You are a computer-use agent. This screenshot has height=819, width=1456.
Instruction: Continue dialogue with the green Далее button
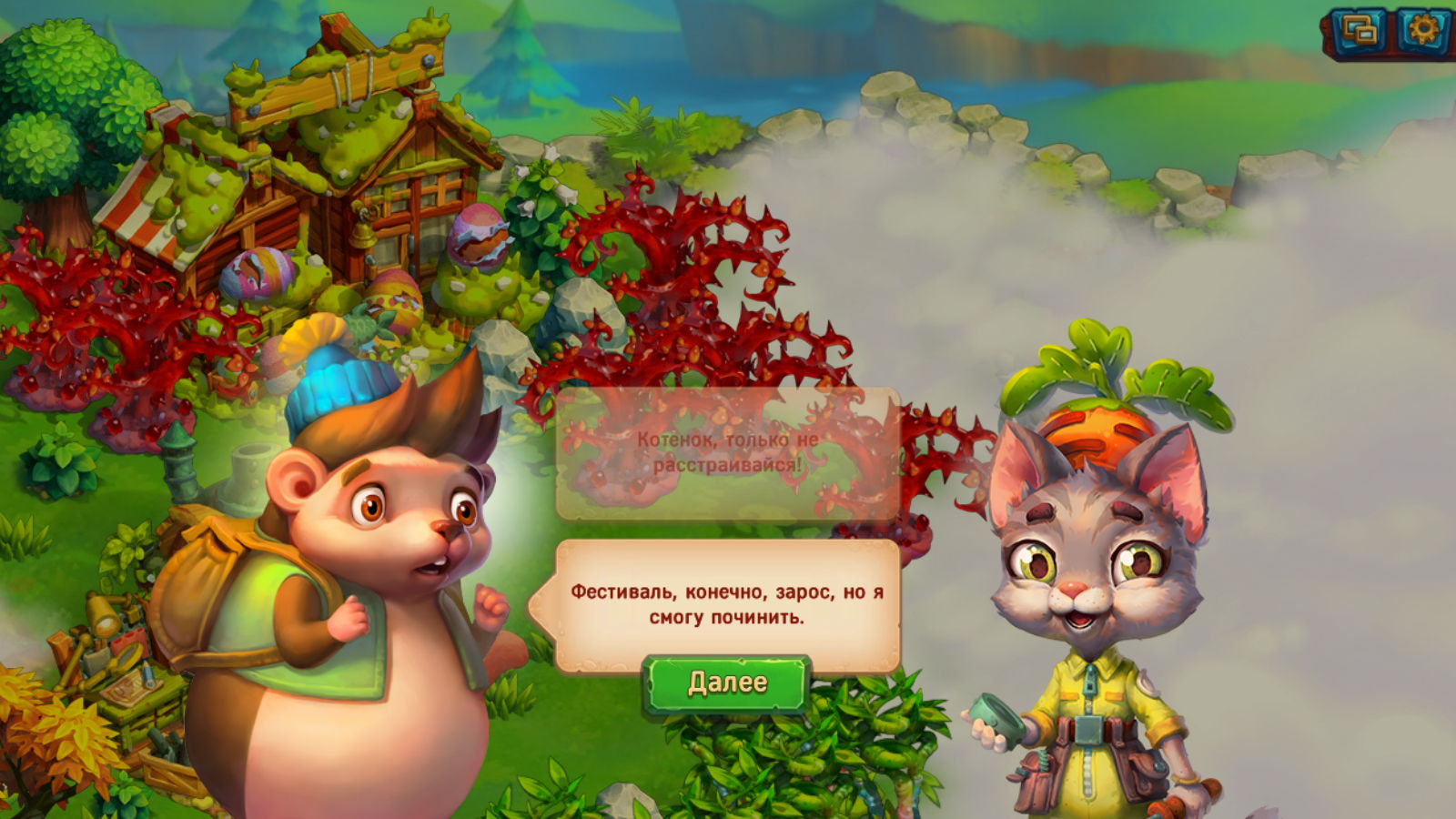726,682
